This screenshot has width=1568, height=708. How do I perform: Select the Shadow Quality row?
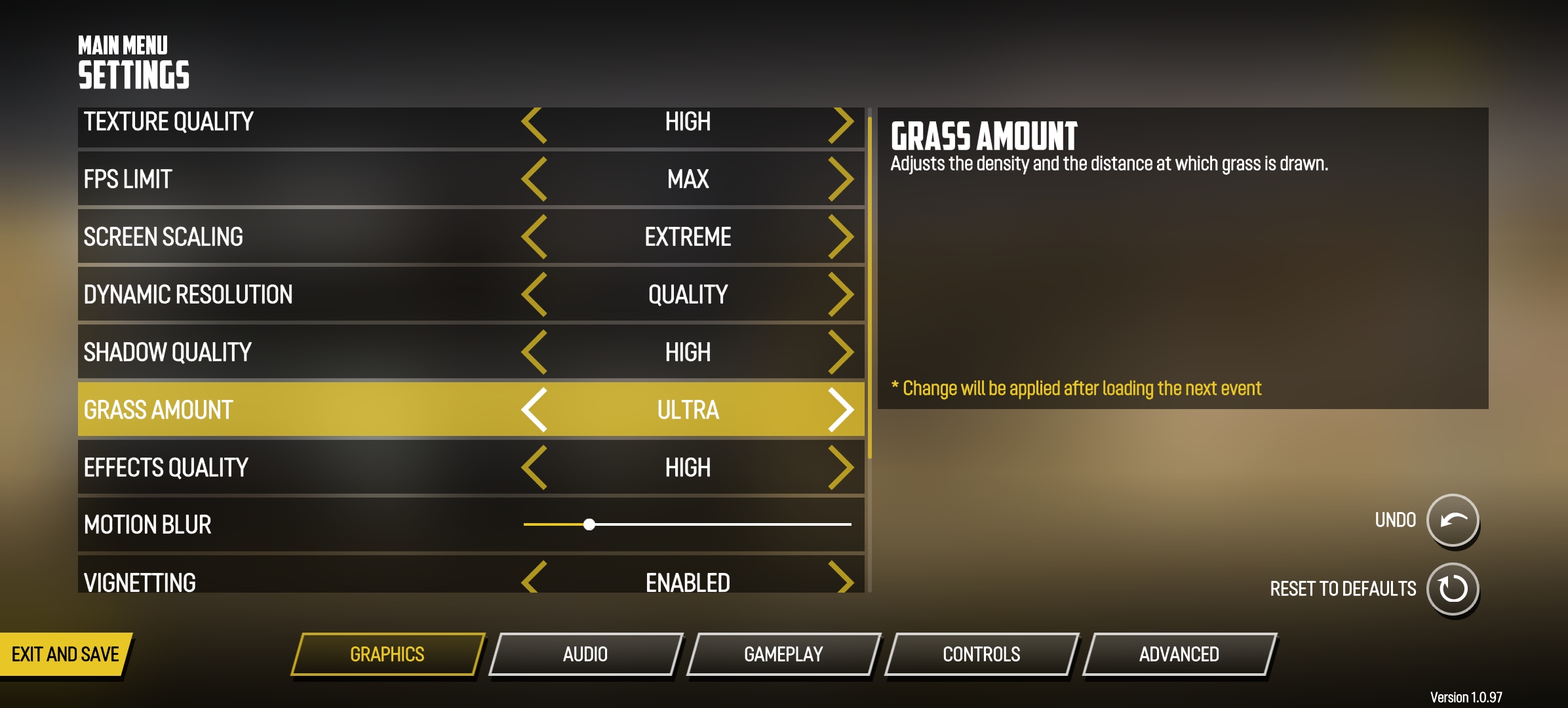(295, 352)
